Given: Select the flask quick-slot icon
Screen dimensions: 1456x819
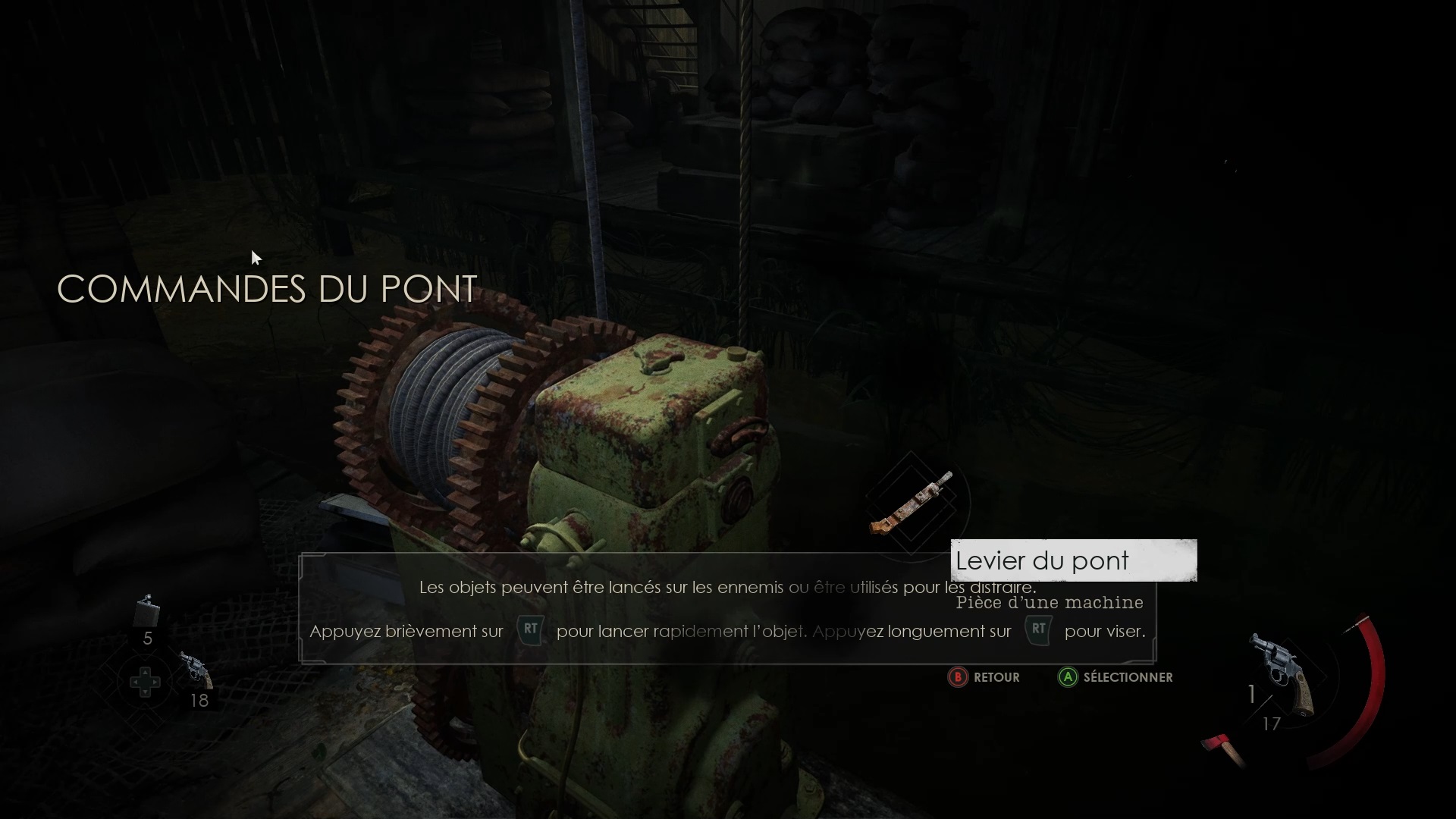Looking at the screenshot, I should click(147, 611).
